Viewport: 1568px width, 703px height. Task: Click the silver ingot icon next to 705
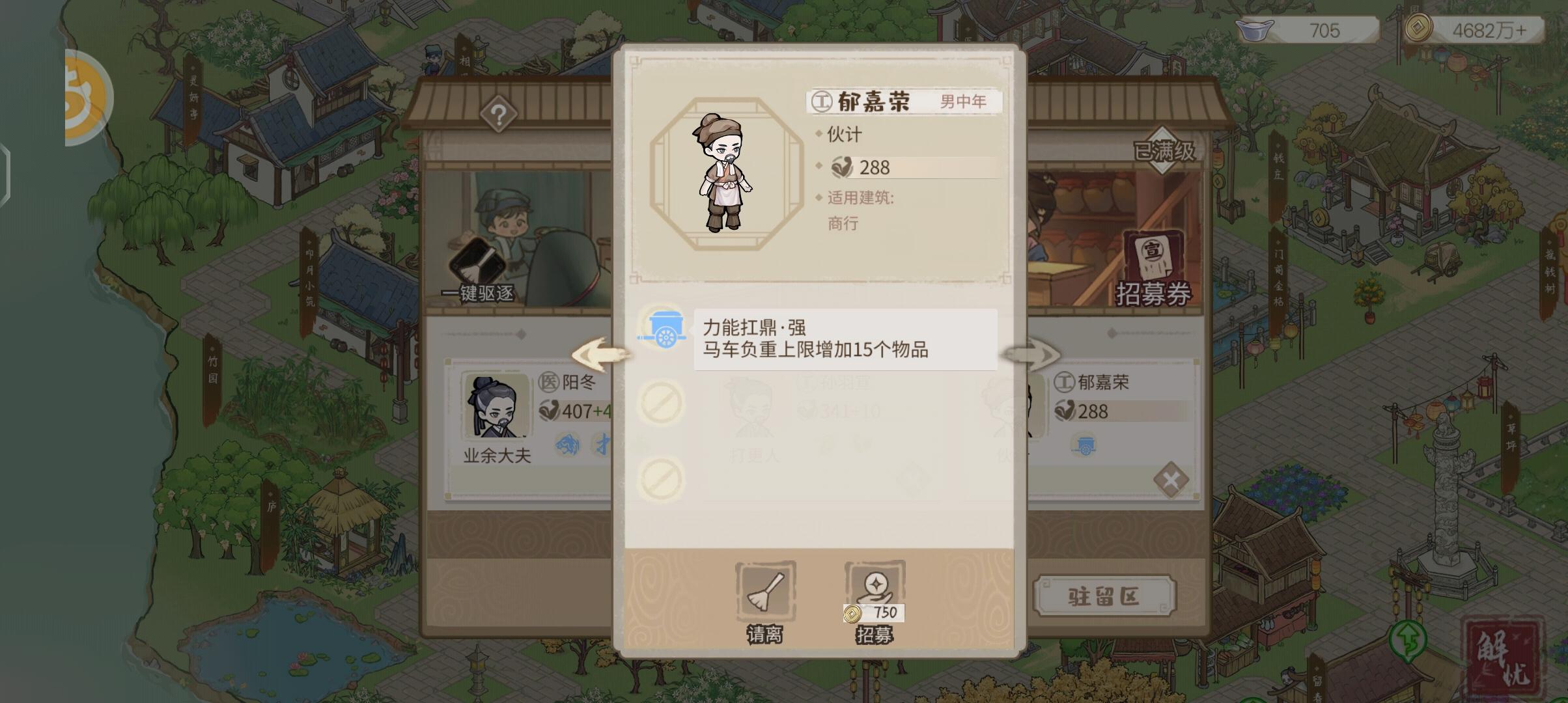click(x=1253, y=30)
